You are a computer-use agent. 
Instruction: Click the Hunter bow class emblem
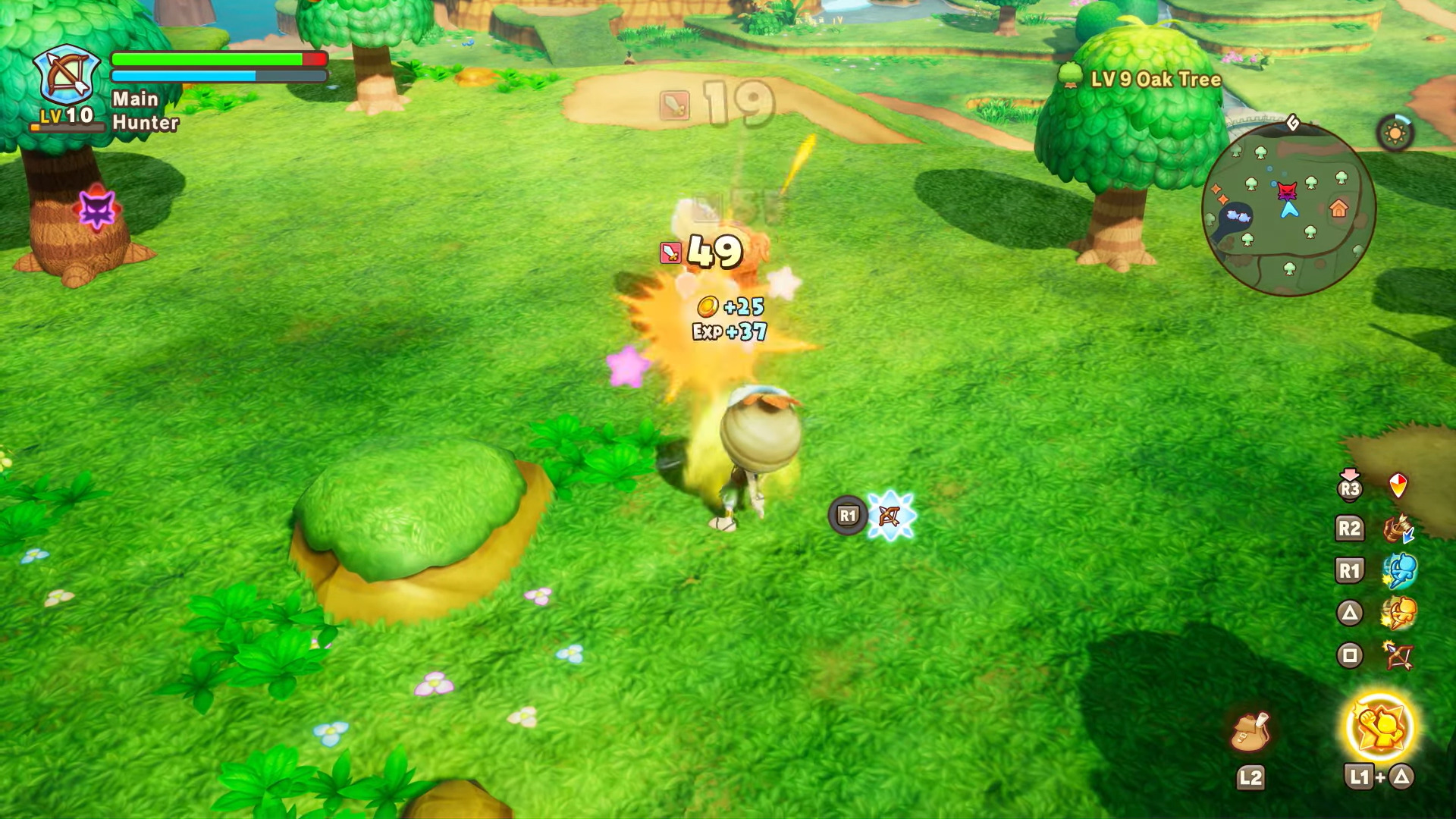pos(67,76)
